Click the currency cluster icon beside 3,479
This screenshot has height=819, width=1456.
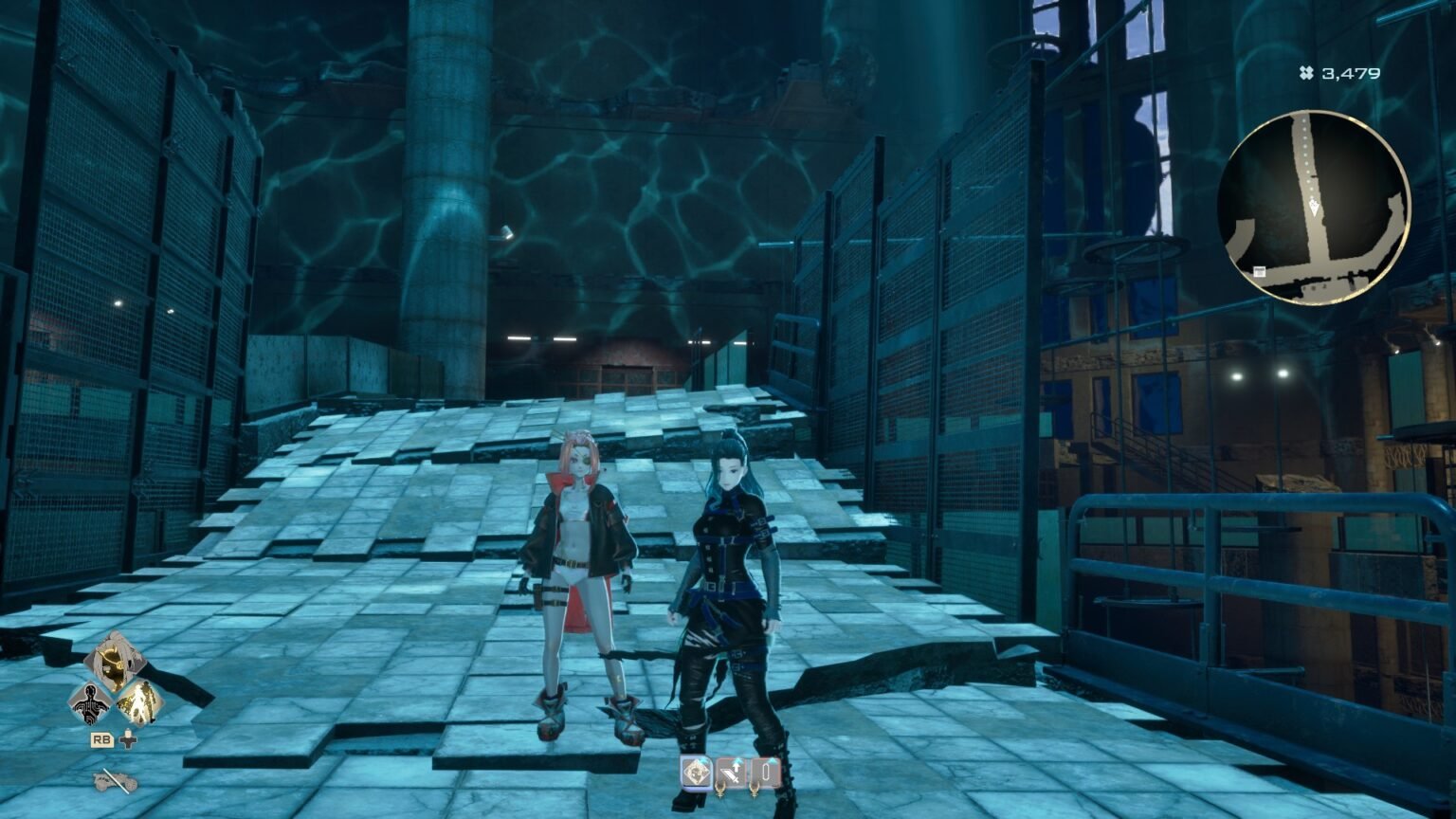pyautogui.click(x=1306, y=68)
